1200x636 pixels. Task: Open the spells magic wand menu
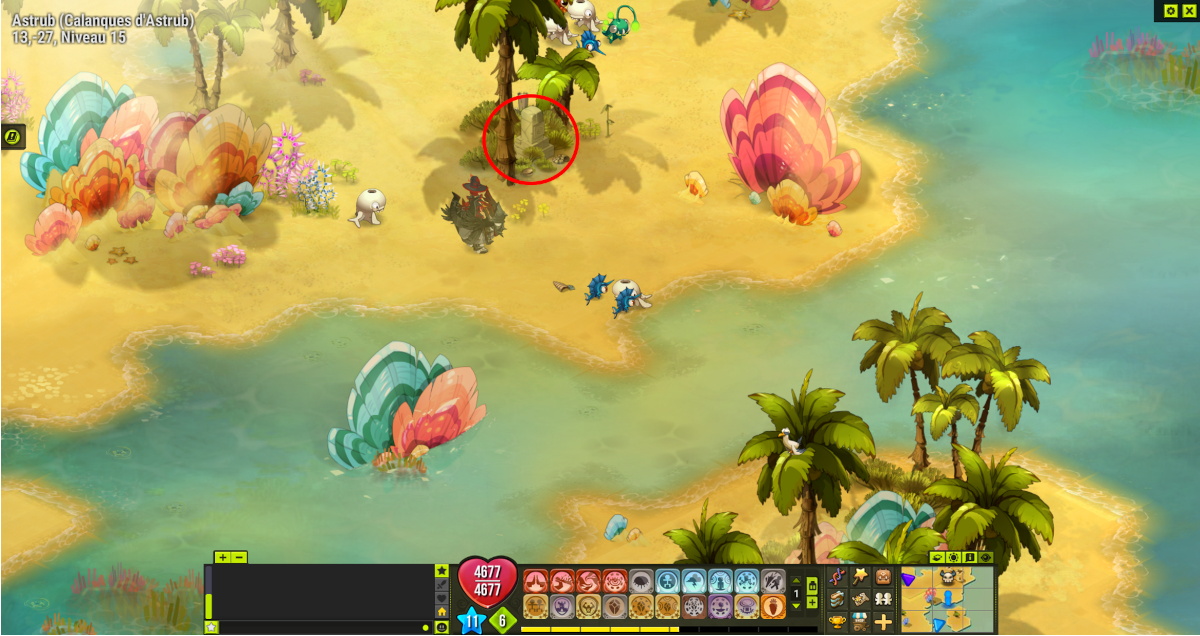point(860,575)
